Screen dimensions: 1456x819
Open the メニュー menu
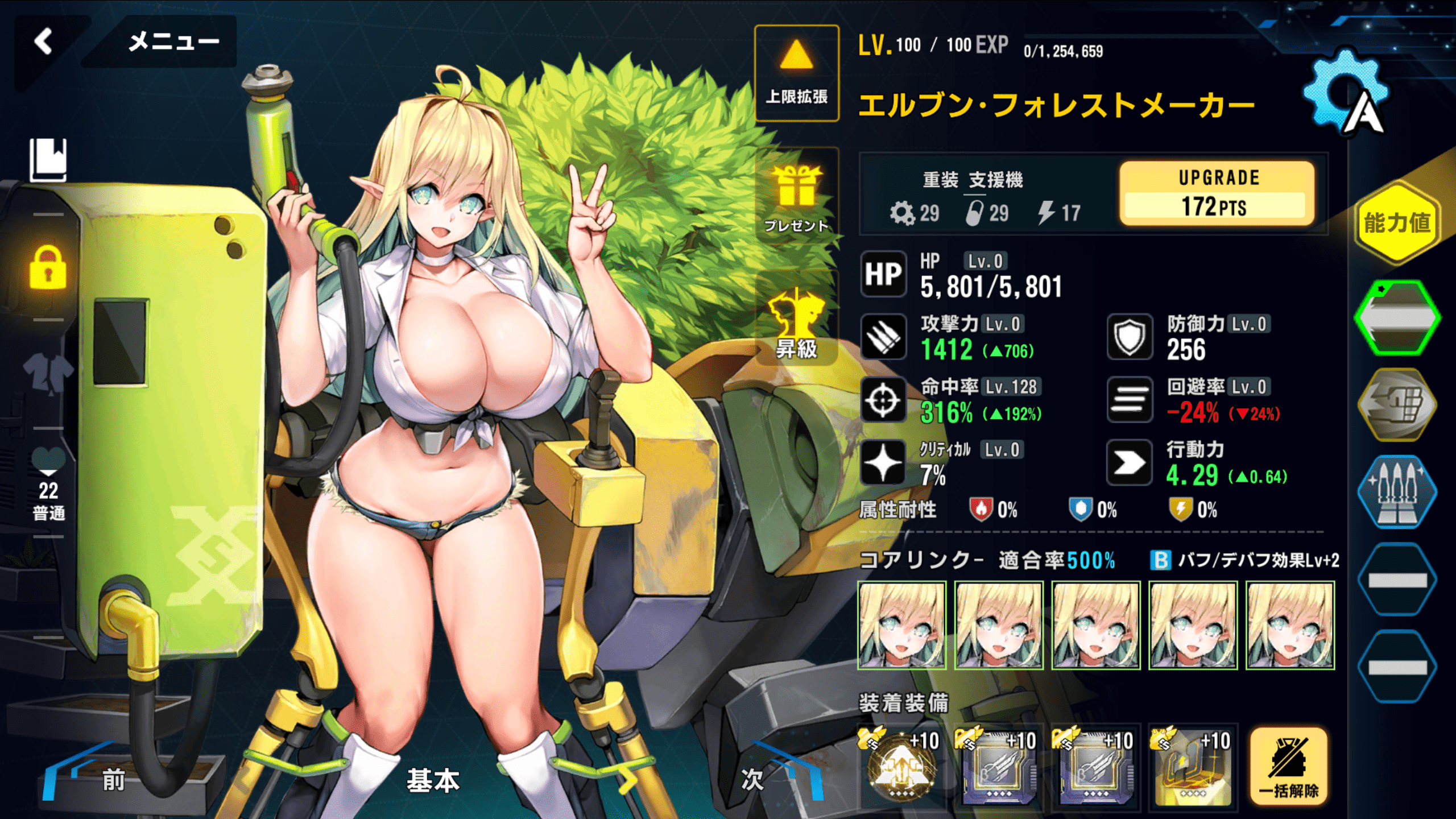point(172,42)
